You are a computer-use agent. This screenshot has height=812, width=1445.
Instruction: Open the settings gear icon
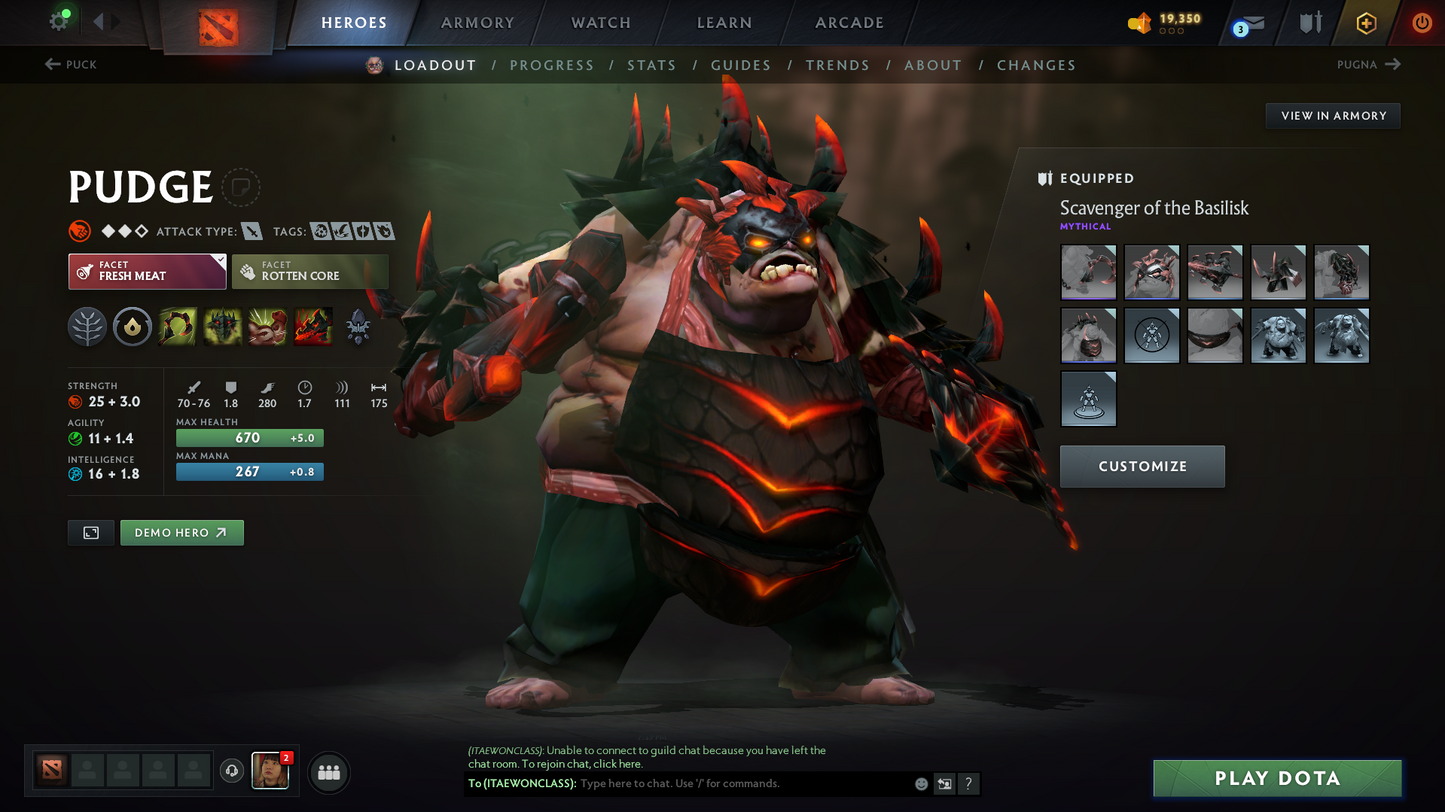[x=59, y=21]
